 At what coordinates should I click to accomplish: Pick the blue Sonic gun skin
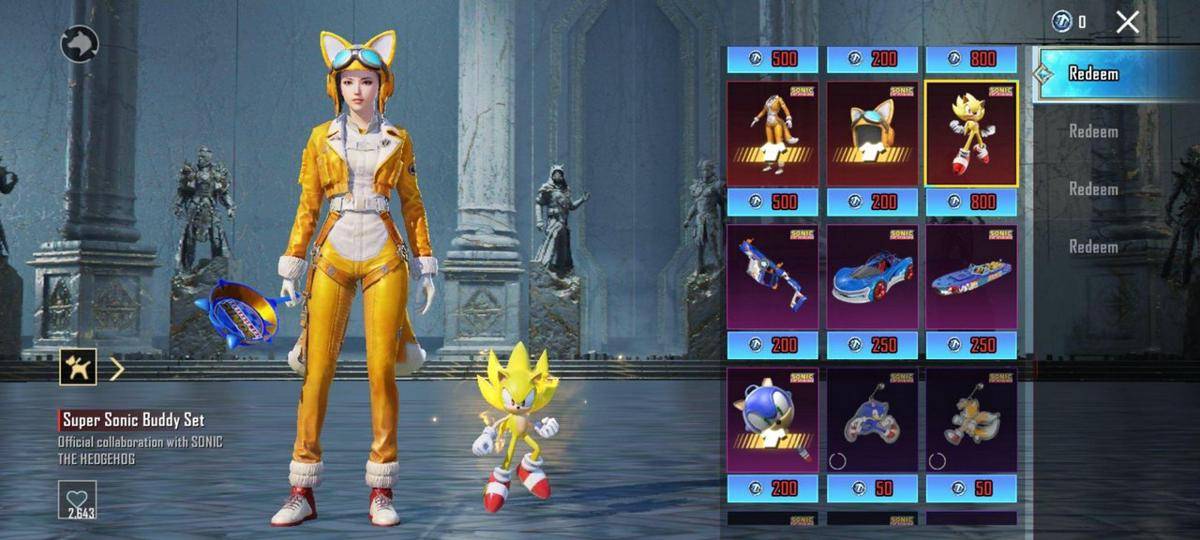click(772, 277)
